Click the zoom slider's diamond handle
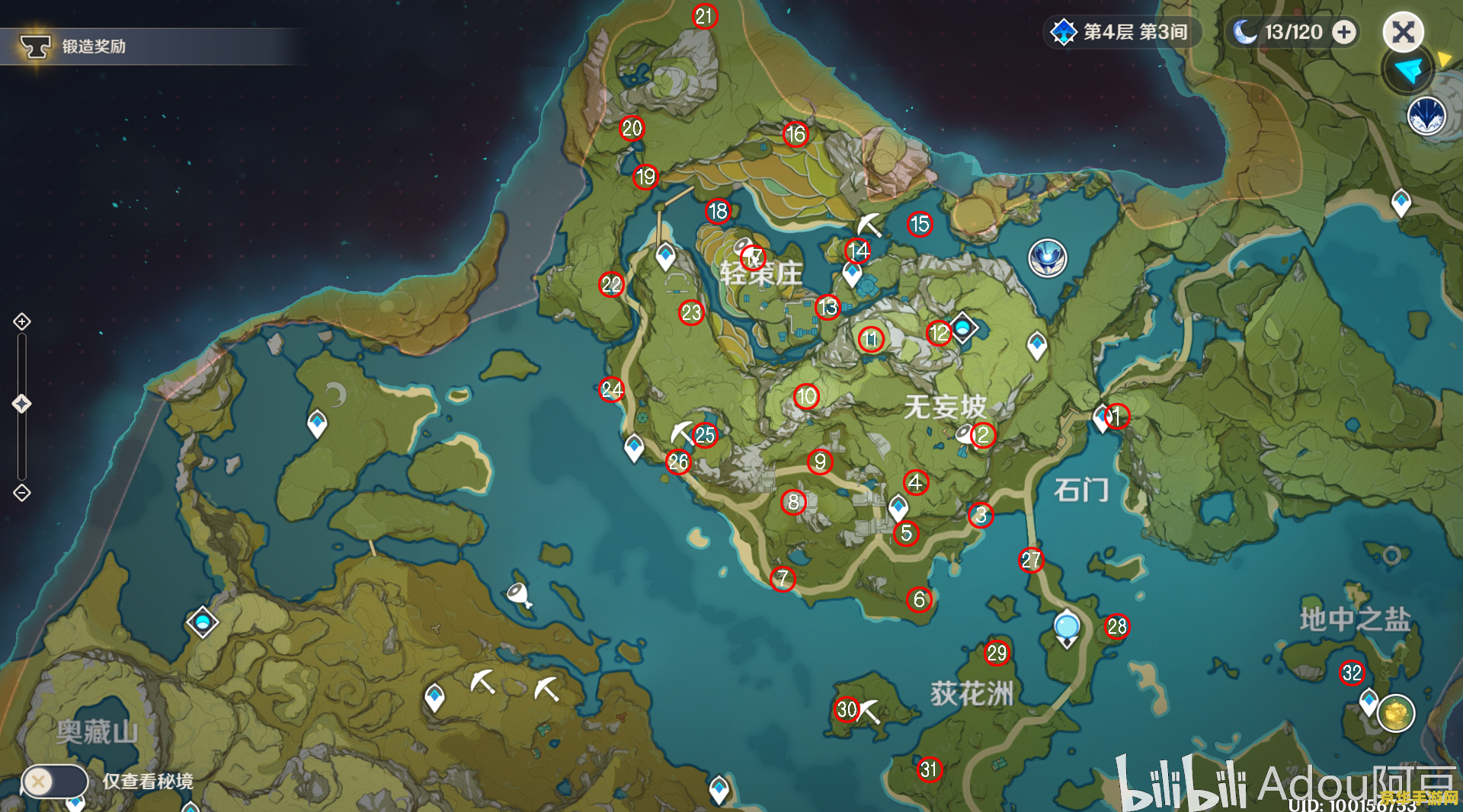The height and width of the screenshot is (812, 1463). pos(22,404)
